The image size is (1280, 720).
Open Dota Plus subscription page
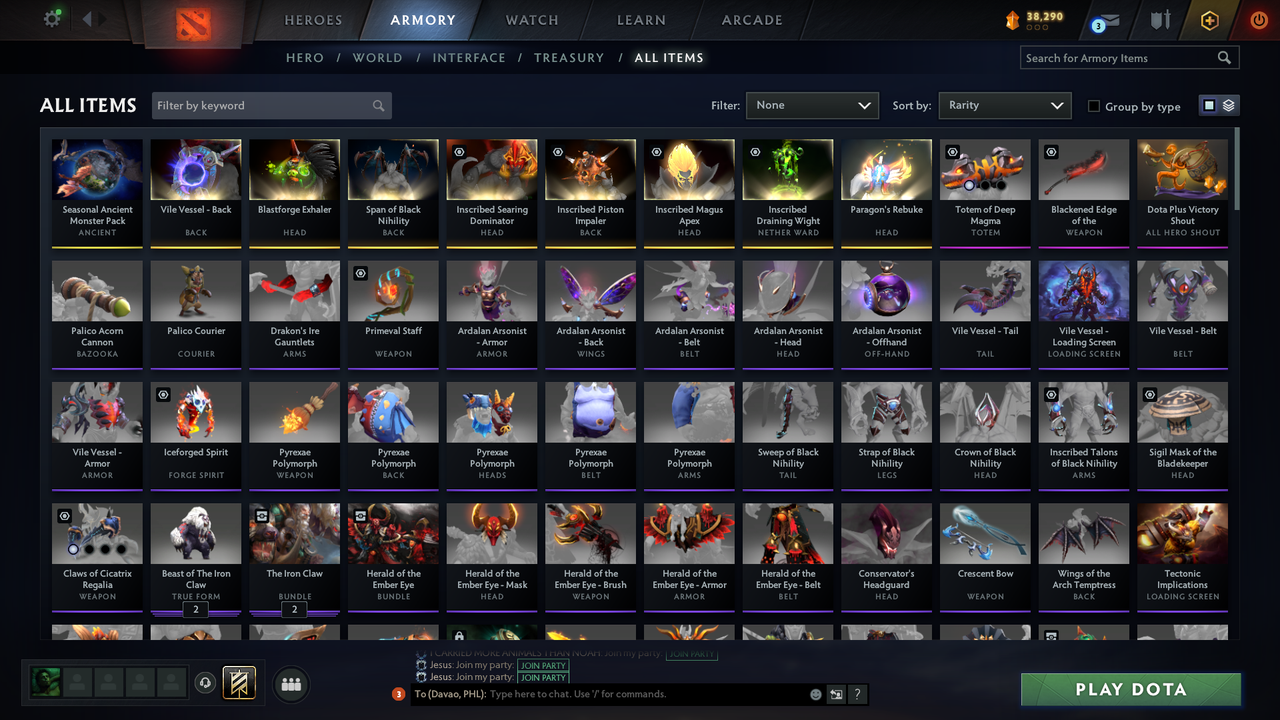click(x=1209, y=20)
